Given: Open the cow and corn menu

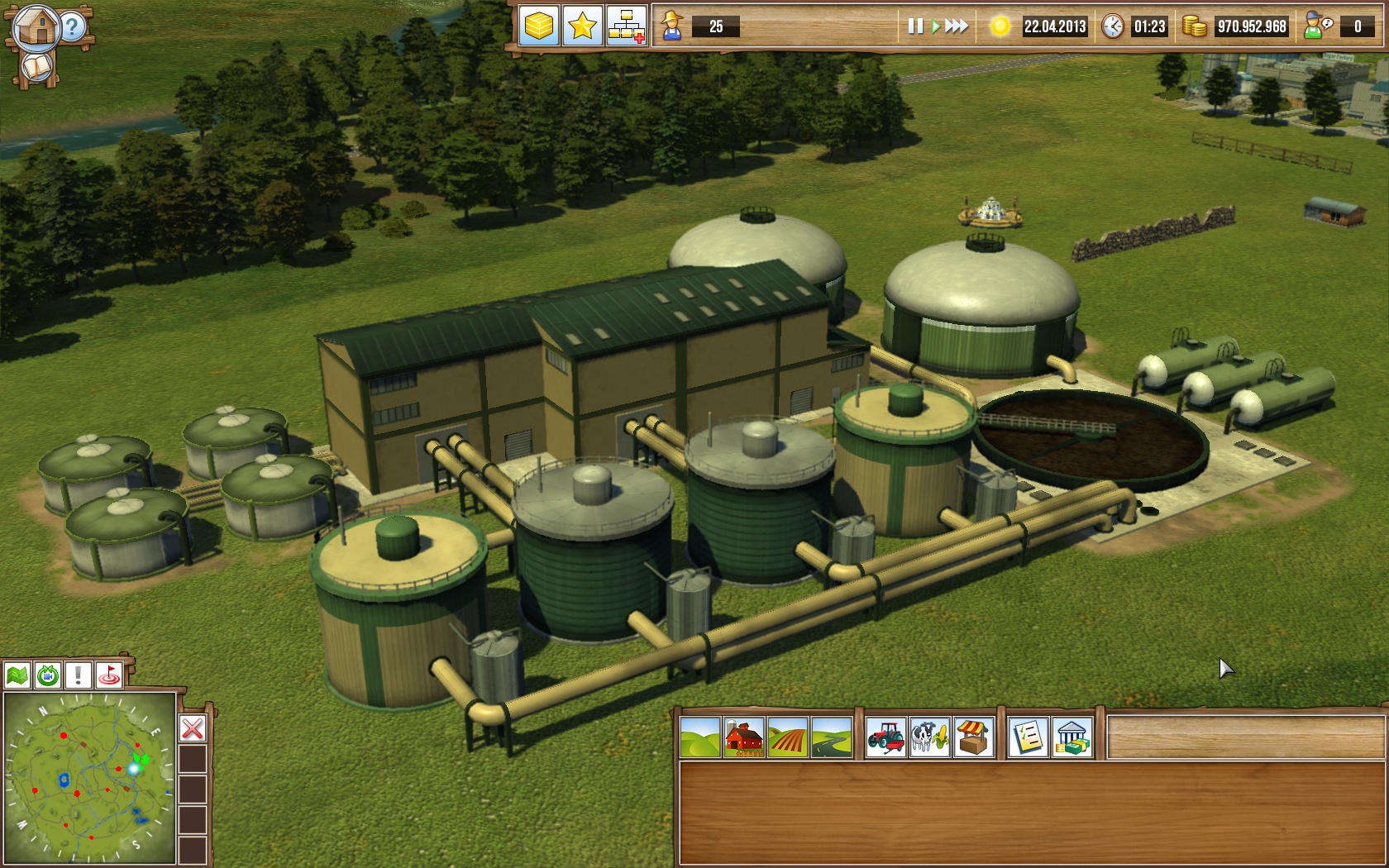Looking at the screenshot, I should click(x=929, y=737).
